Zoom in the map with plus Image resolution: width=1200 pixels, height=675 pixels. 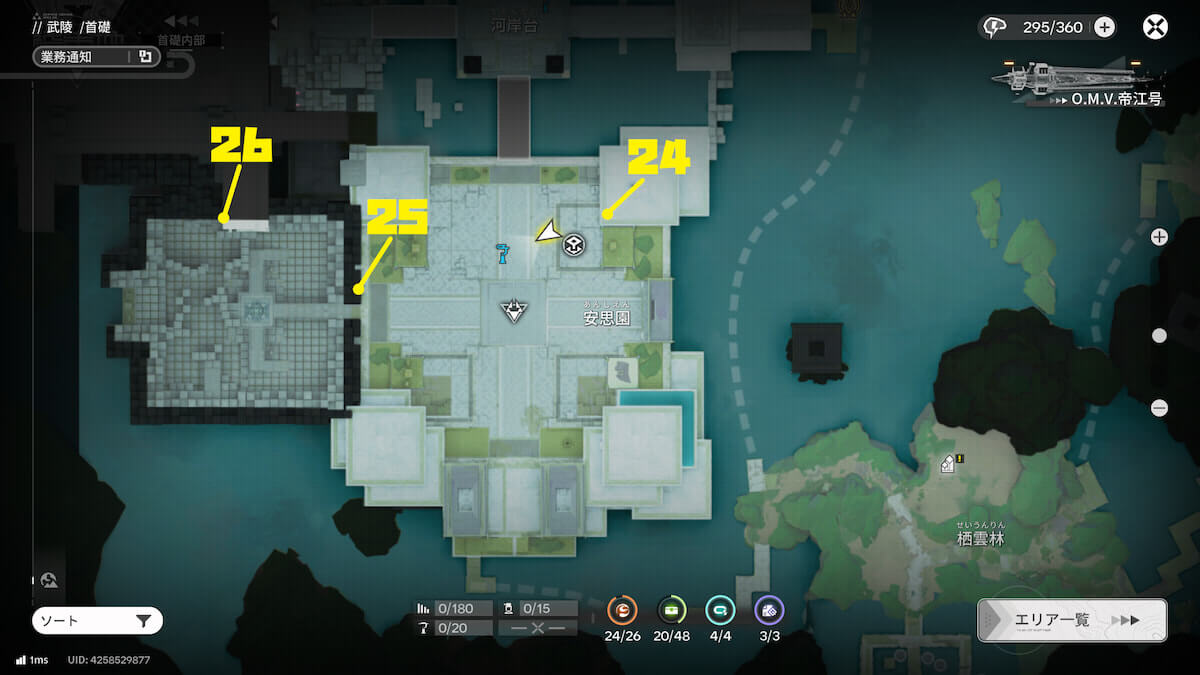tap(1159, 237)
